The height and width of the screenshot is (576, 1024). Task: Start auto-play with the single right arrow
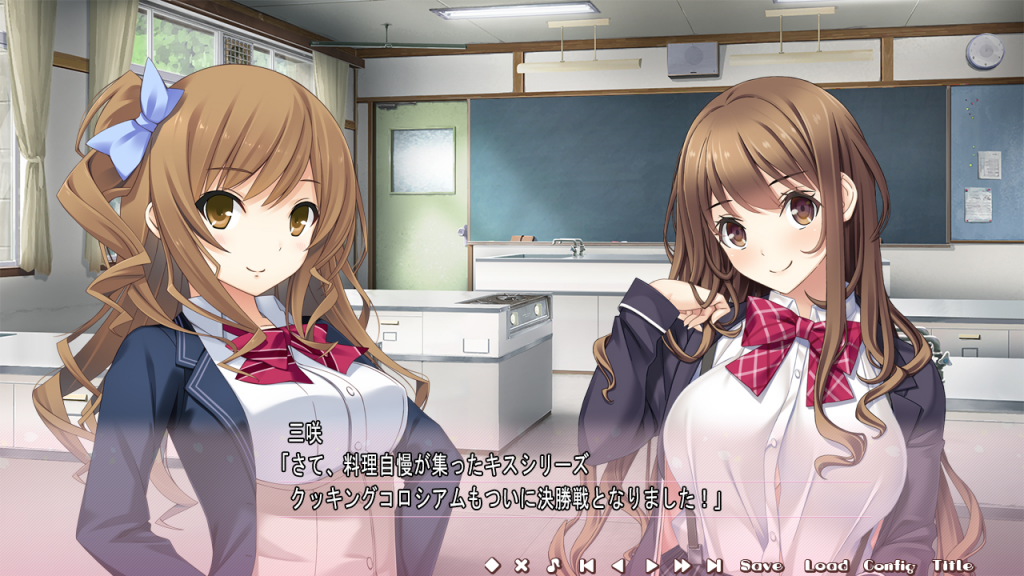pos(651,565)
